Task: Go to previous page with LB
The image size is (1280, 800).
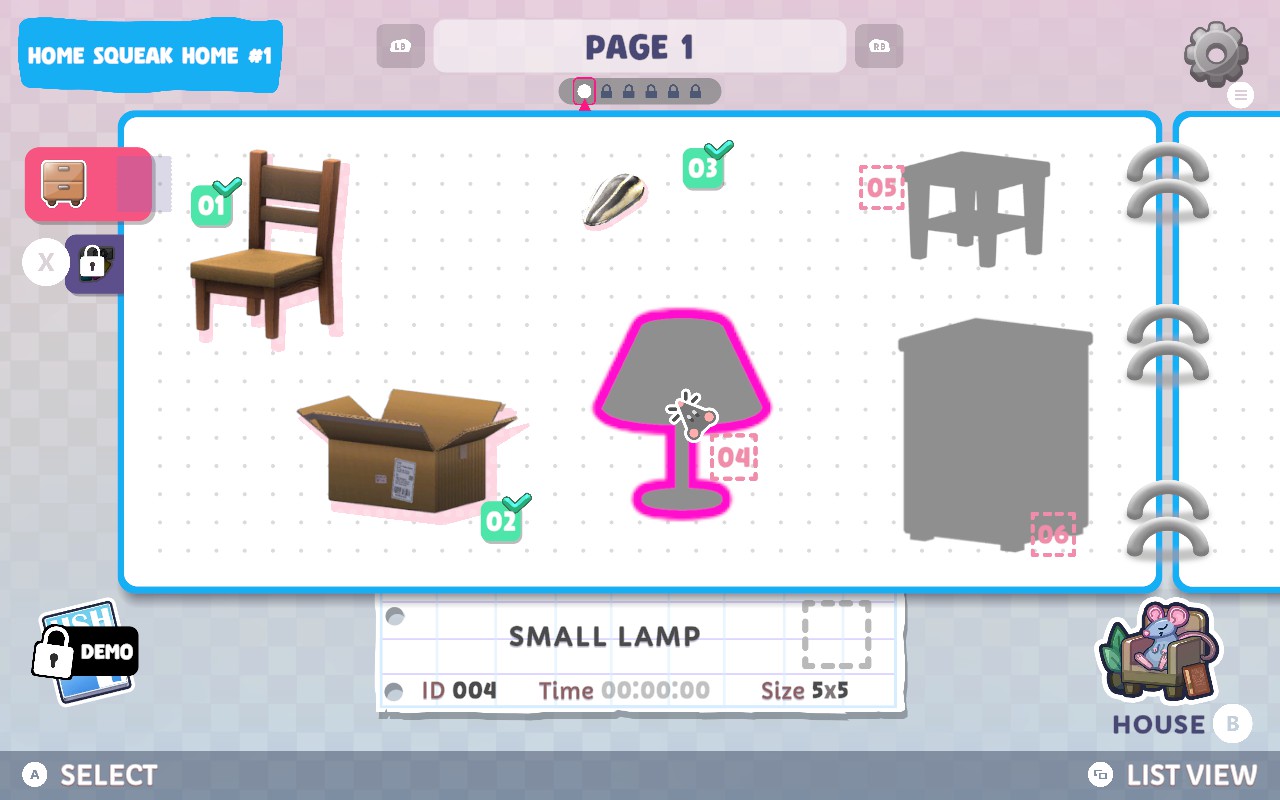Action: 400,46
